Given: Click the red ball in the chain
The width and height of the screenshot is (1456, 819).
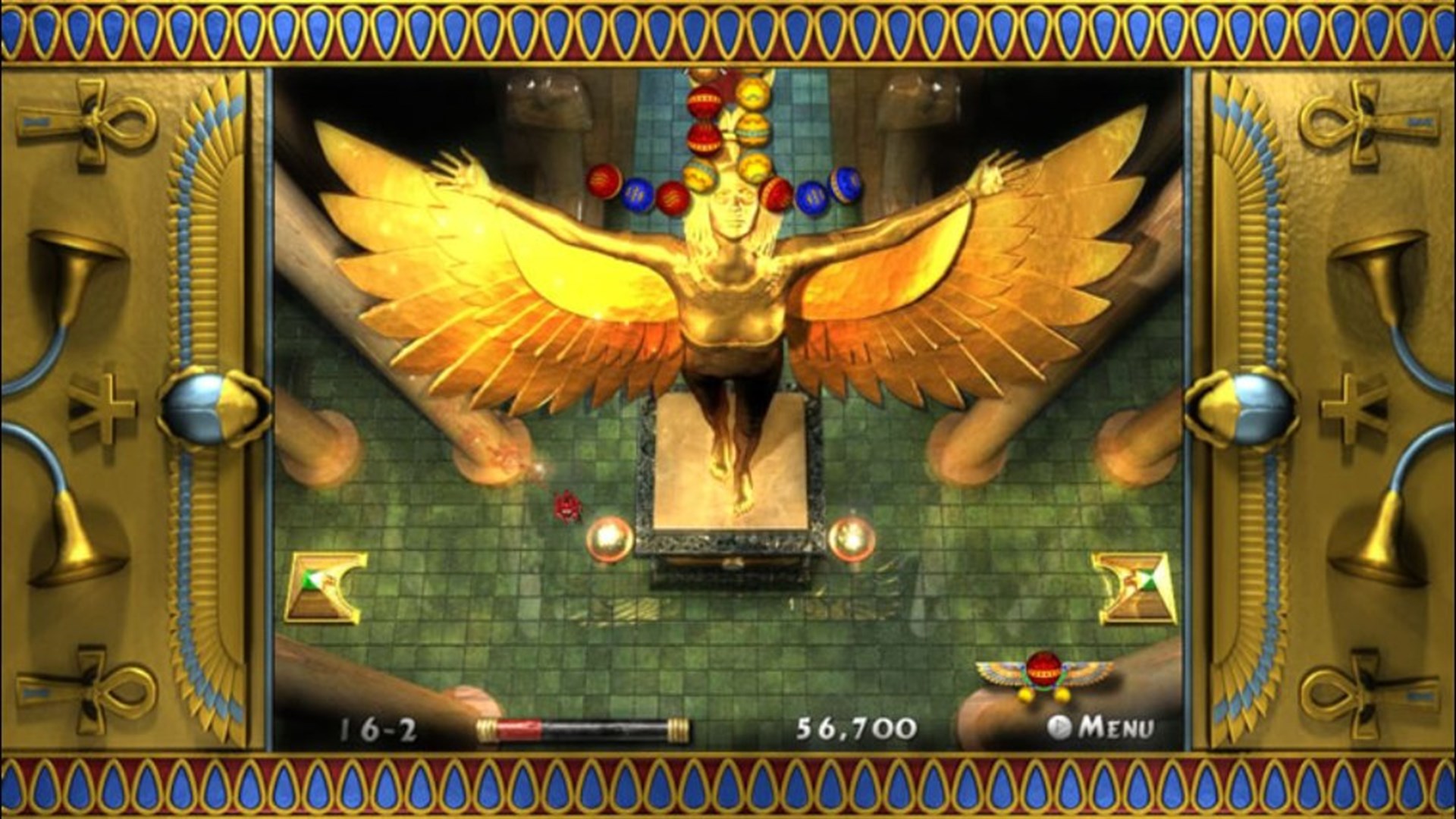Looking at the screenshot, I should coord(705,102).
